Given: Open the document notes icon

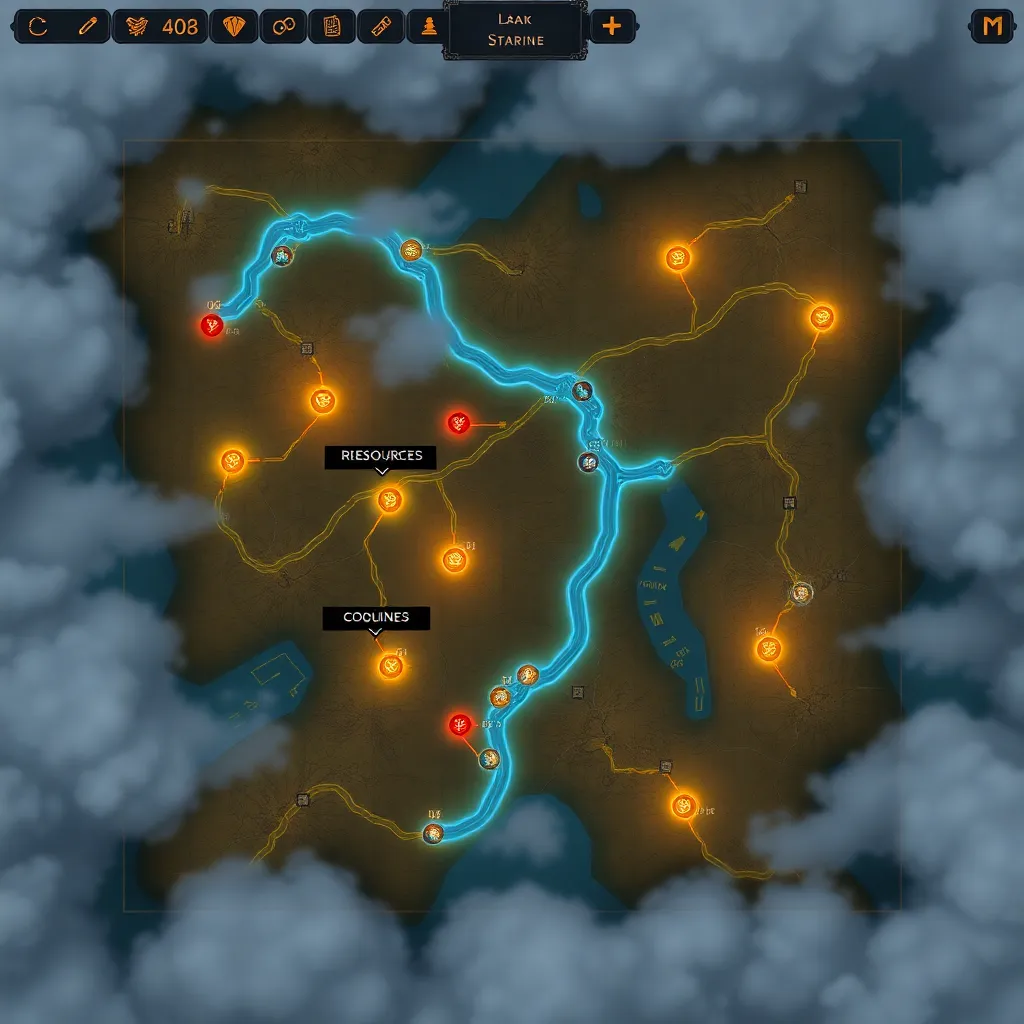Looking at the screenshot, I should 333,27.
